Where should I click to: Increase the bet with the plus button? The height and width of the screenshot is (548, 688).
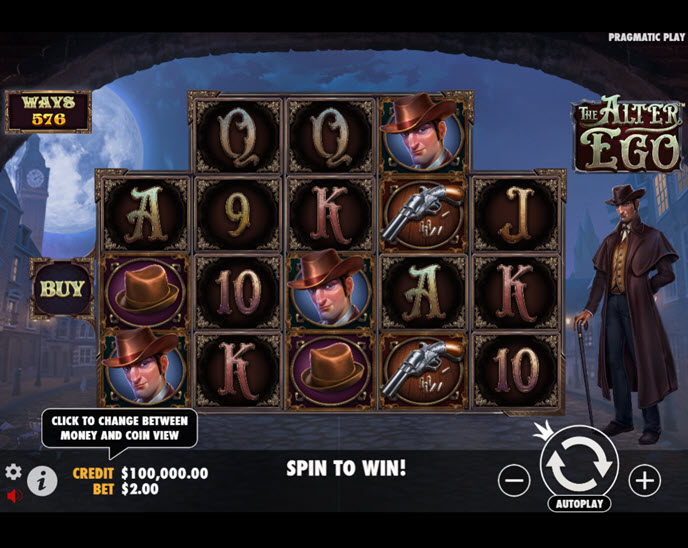(645, 481)
